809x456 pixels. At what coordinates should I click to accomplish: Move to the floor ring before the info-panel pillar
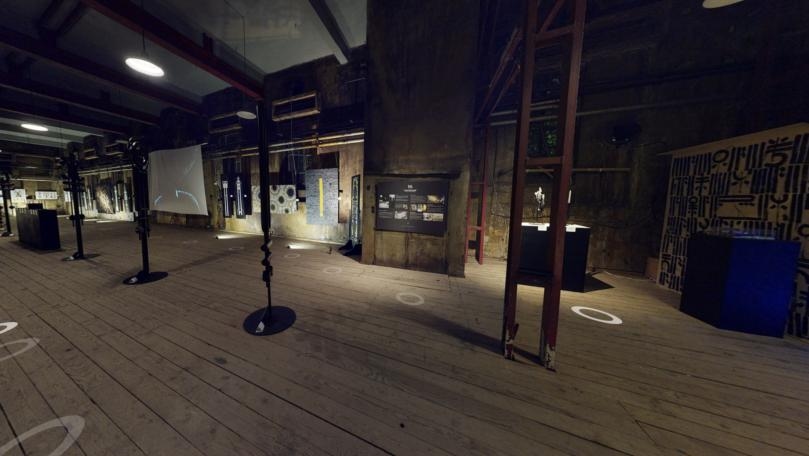(x=410, y=298)
